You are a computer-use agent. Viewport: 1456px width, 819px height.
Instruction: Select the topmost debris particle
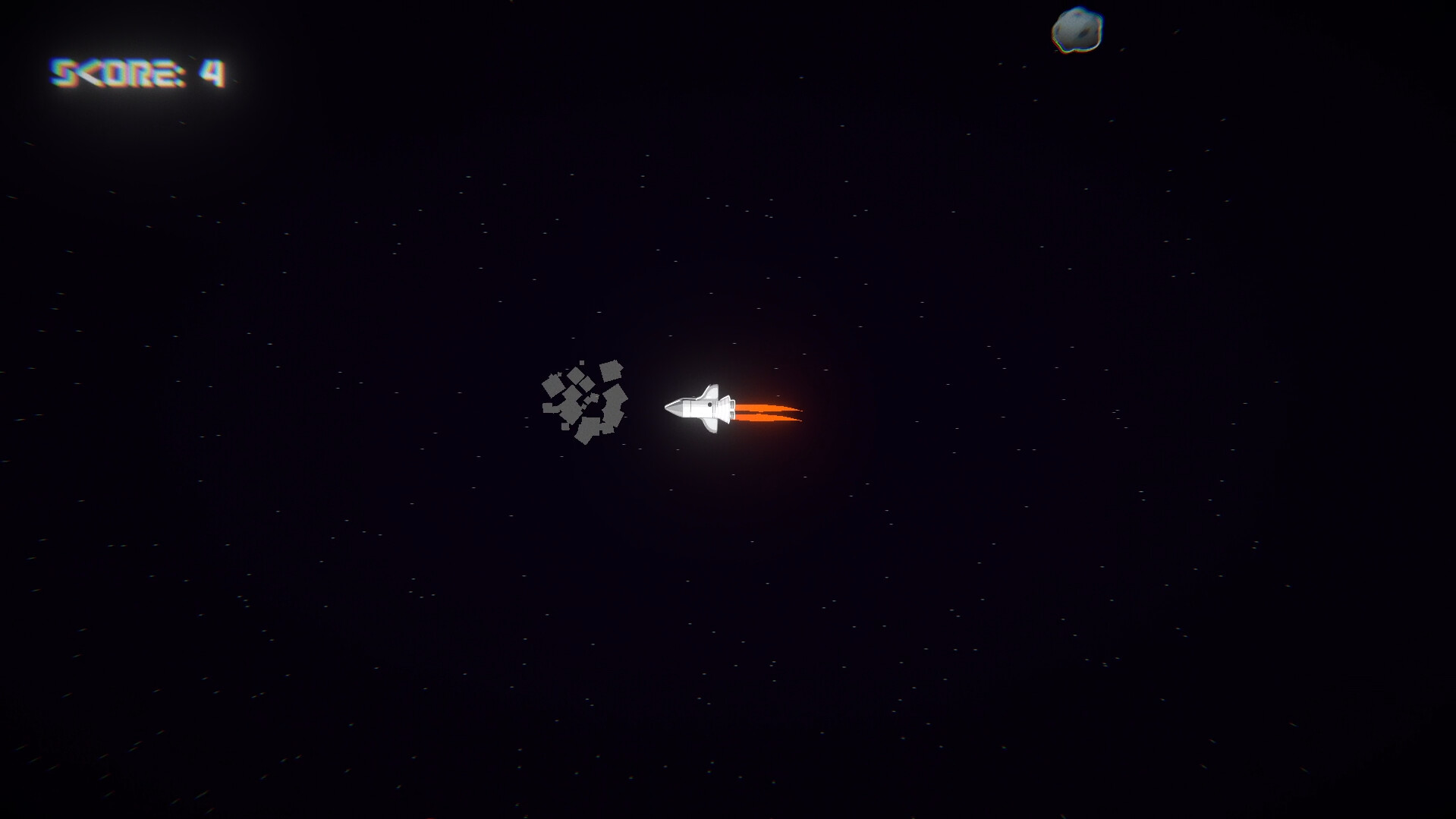(582, 363)
